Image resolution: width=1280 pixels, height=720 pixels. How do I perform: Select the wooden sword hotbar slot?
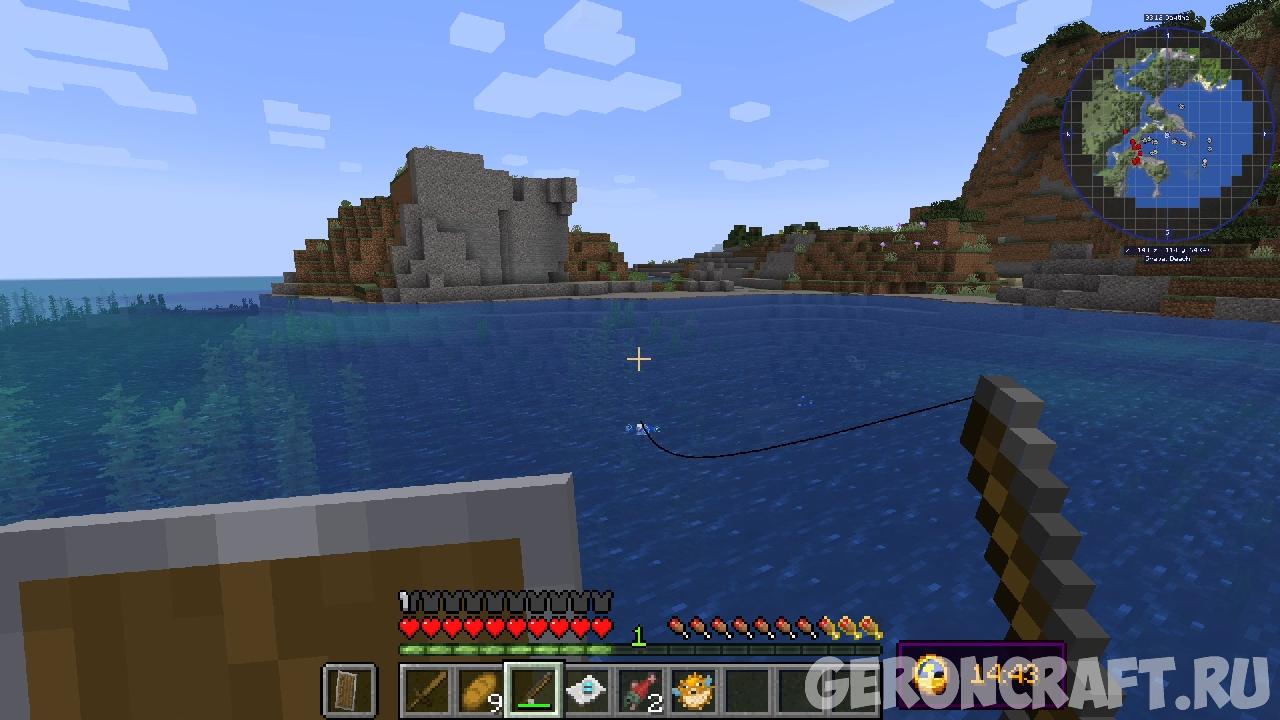tap(426, 690)
